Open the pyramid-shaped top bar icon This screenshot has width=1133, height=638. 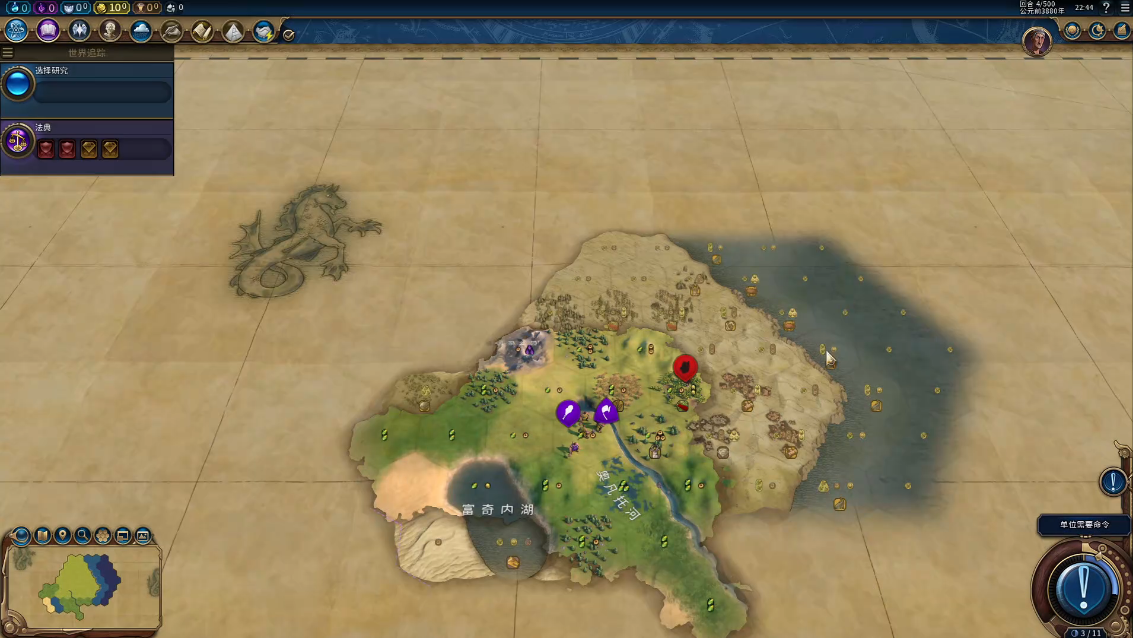(x=233, y=31)
